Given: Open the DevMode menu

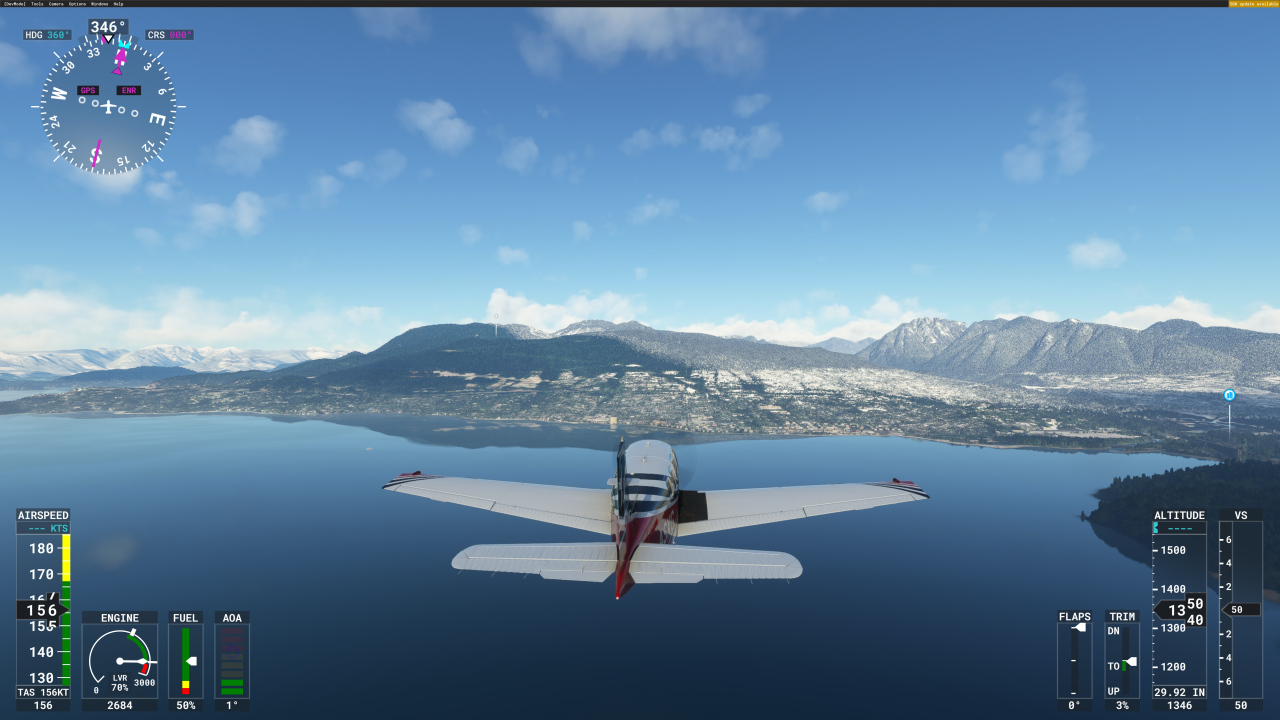Looking at the screenshot, I should 14,4.
